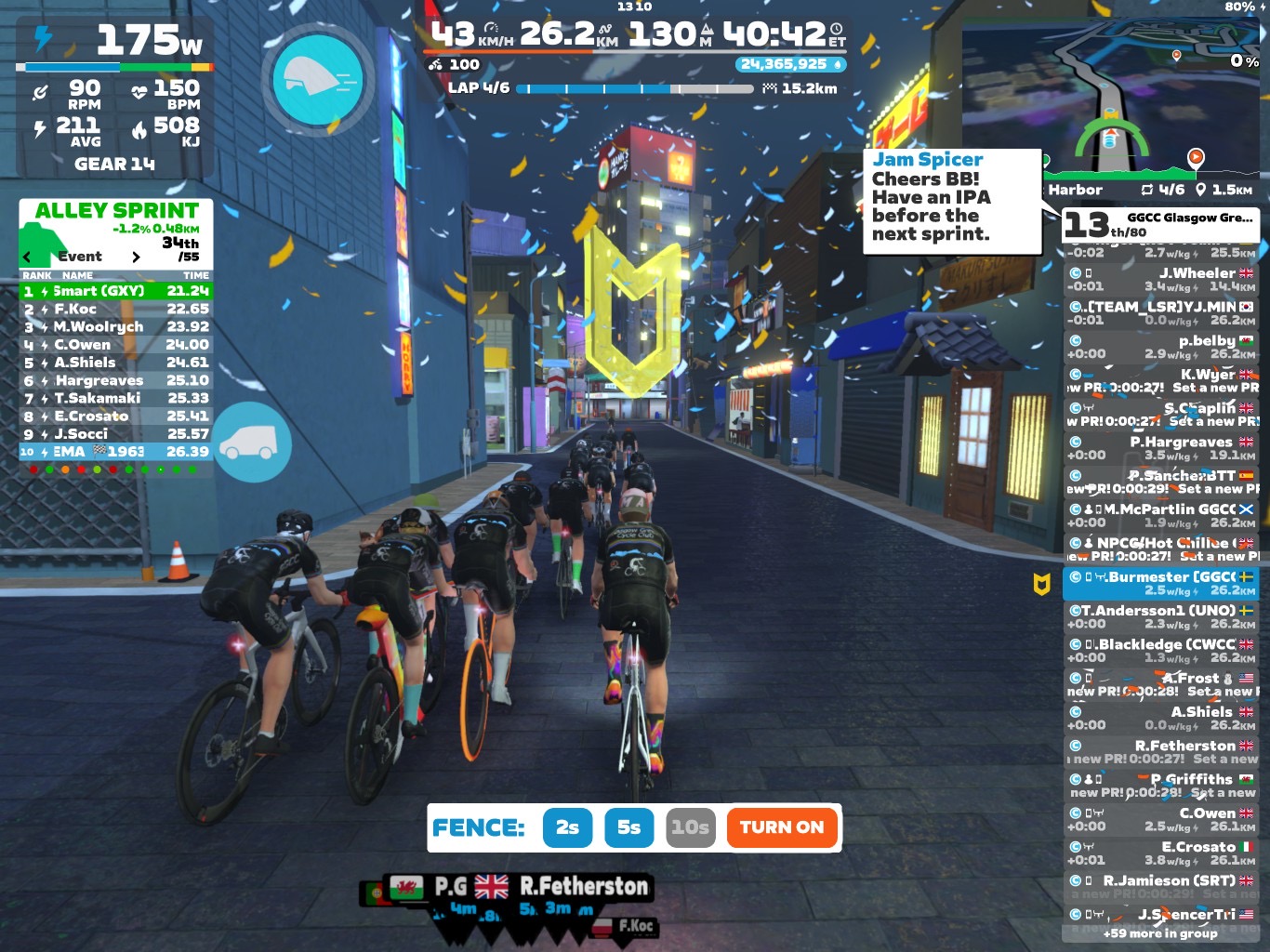1270x952 pixels.
Task: Select the 10s fence option
Action: pos(691,827)
